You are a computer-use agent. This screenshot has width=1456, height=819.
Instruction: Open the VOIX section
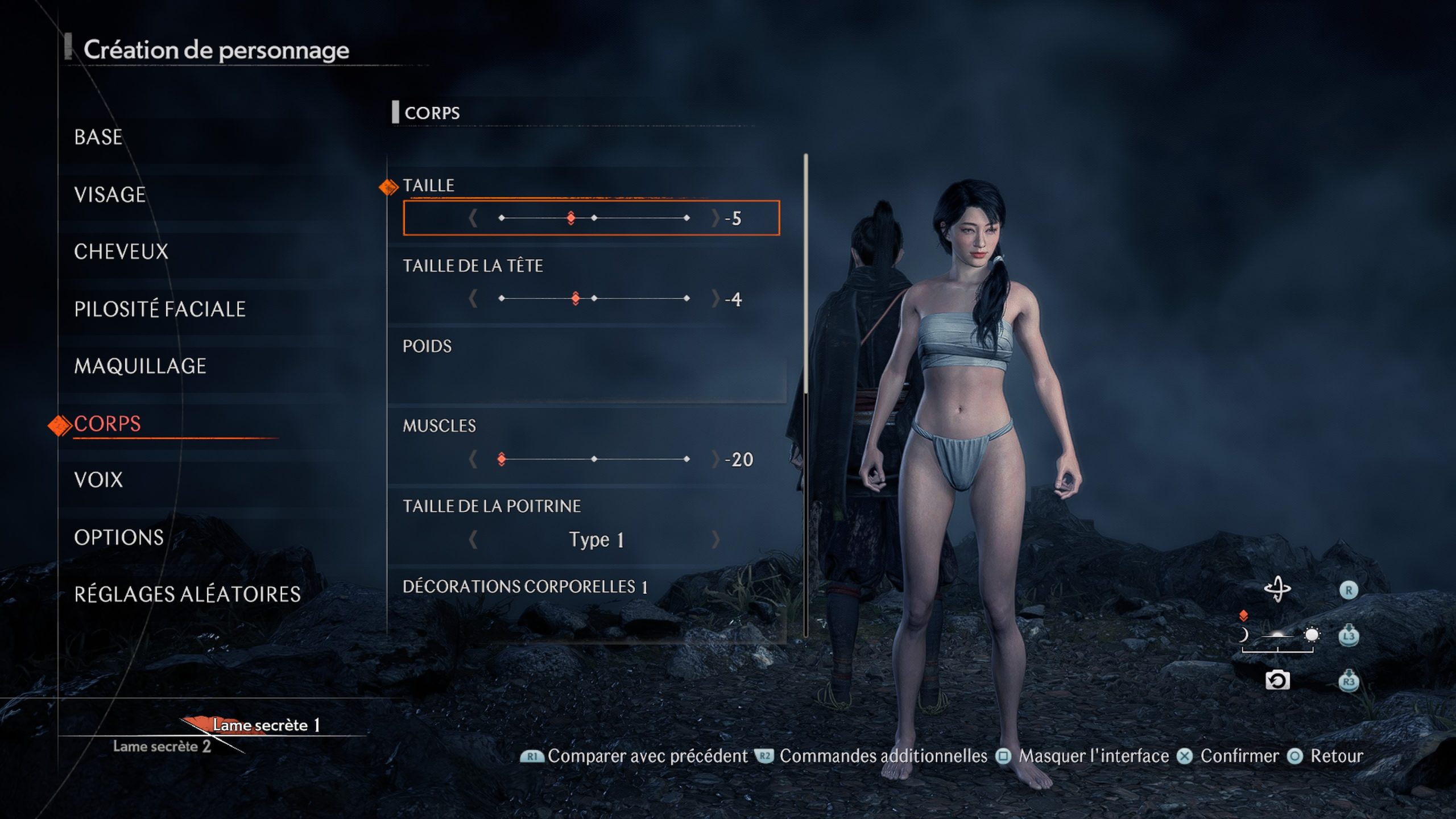(x=98, y=480)
